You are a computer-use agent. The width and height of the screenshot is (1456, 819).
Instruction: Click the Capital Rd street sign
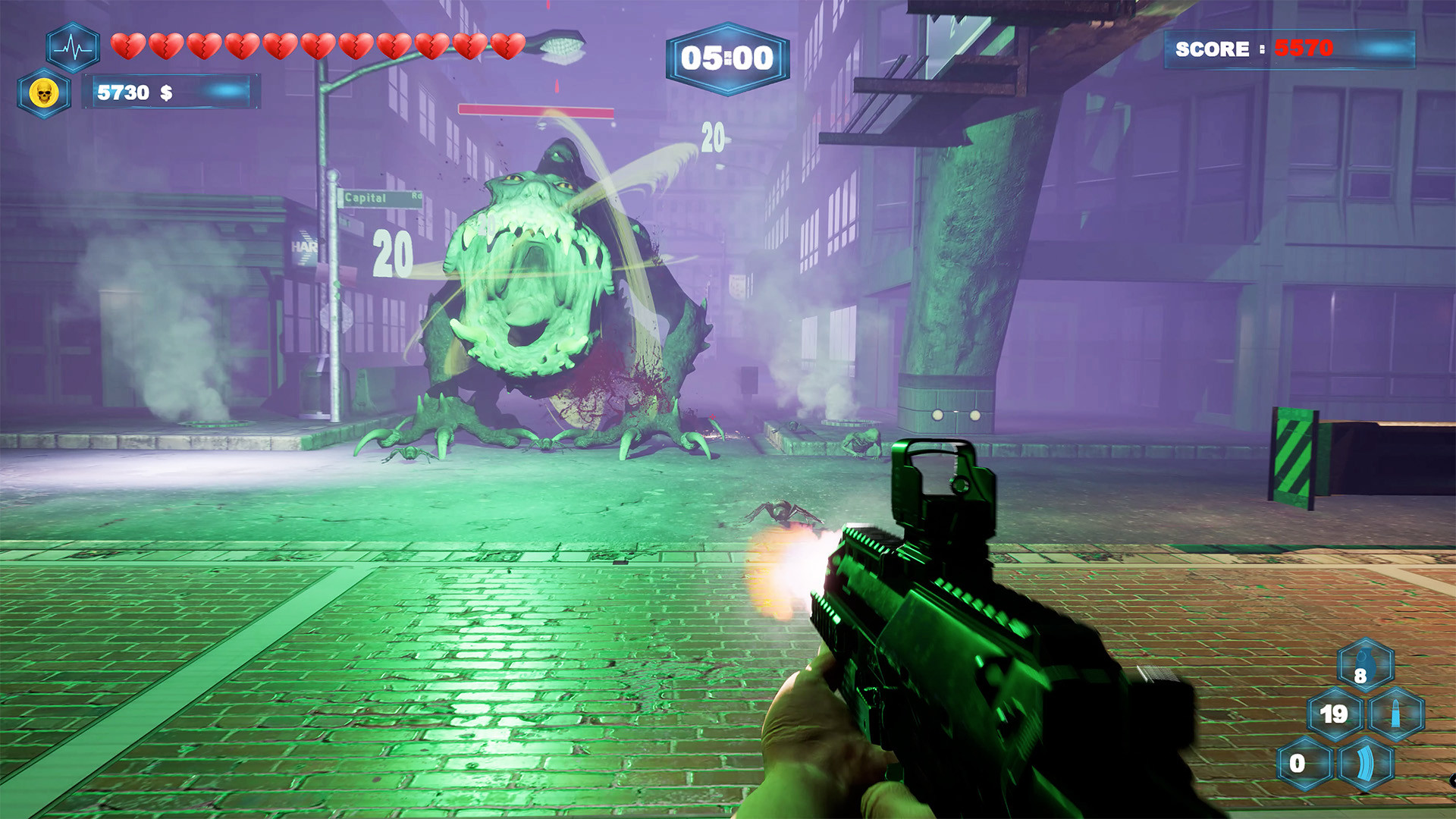pos(378,199)
